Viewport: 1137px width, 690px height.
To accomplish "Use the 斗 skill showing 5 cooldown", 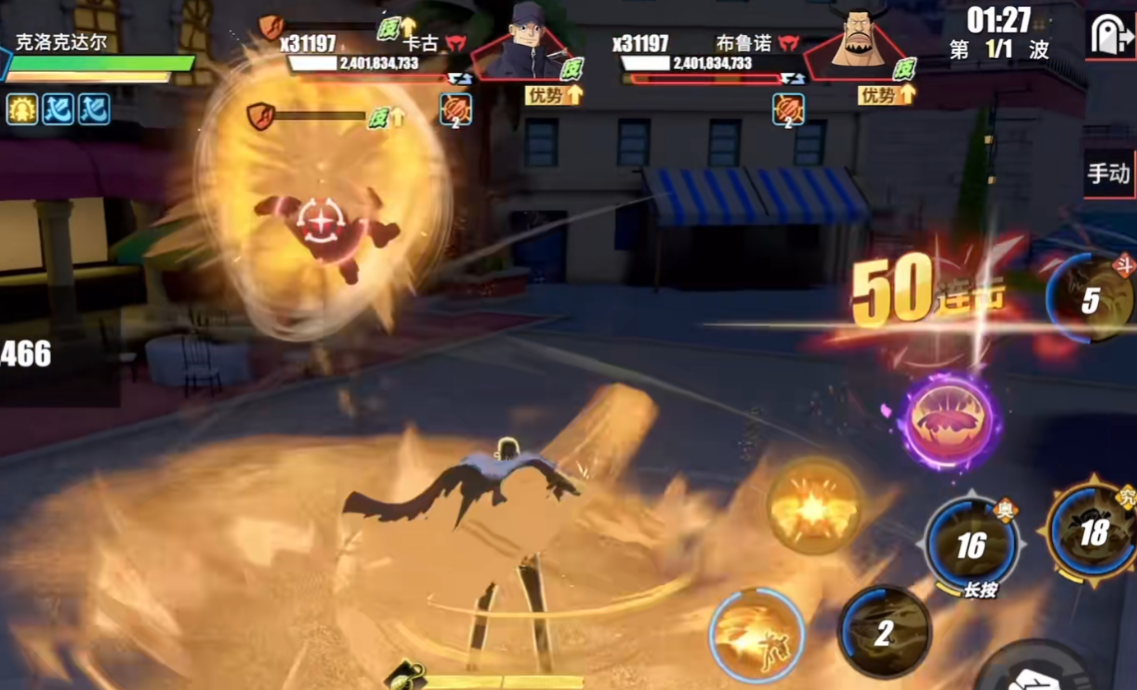I will point(1091,298).
